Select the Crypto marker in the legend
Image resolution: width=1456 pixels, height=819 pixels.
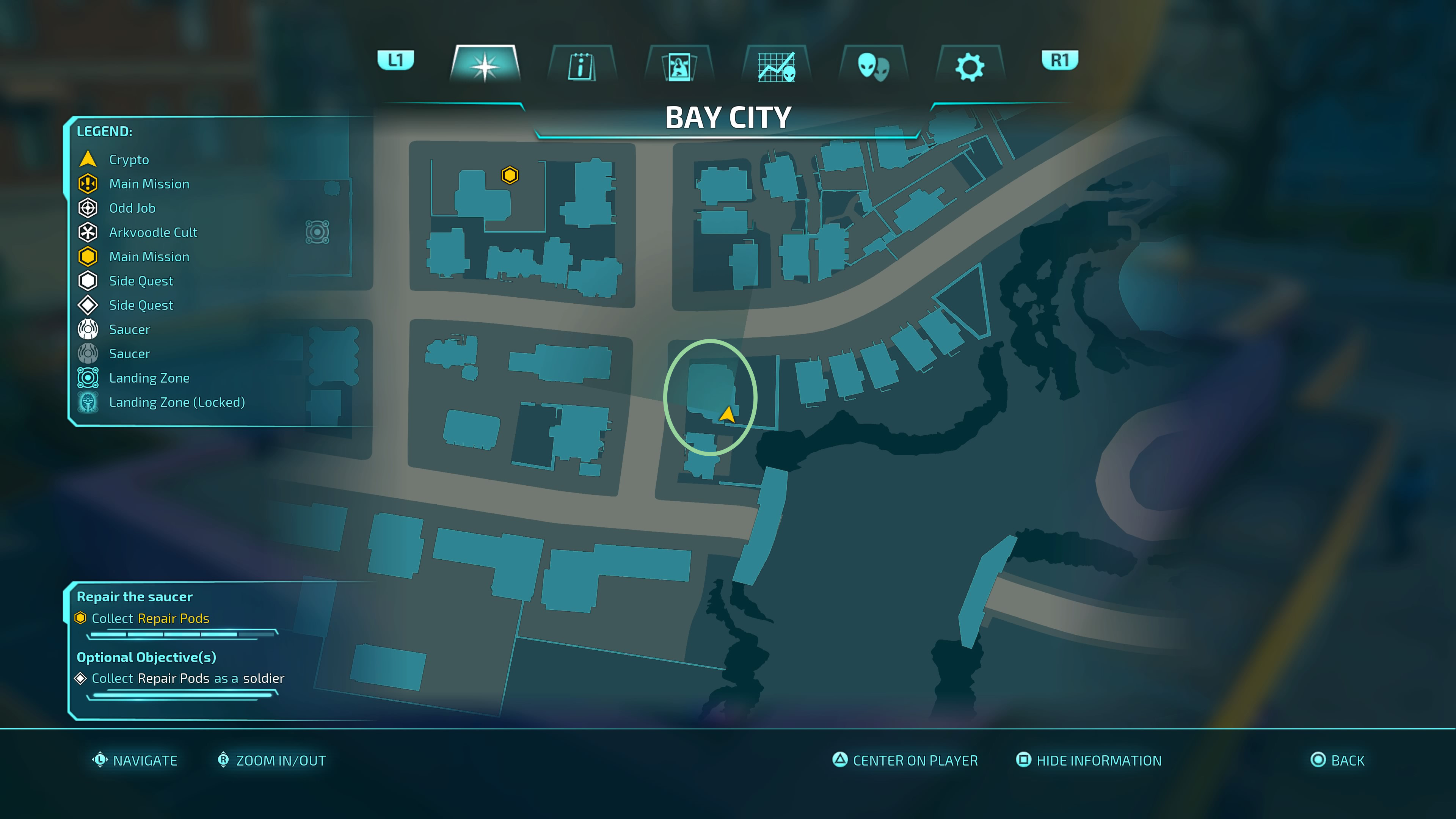pyautogui.click(x=88, y=159)
